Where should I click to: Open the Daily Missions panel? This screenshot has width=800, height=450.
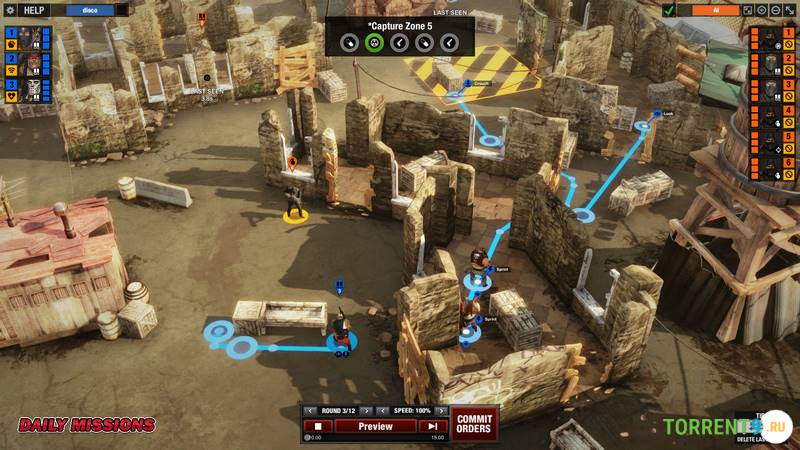tap(86, 426)
